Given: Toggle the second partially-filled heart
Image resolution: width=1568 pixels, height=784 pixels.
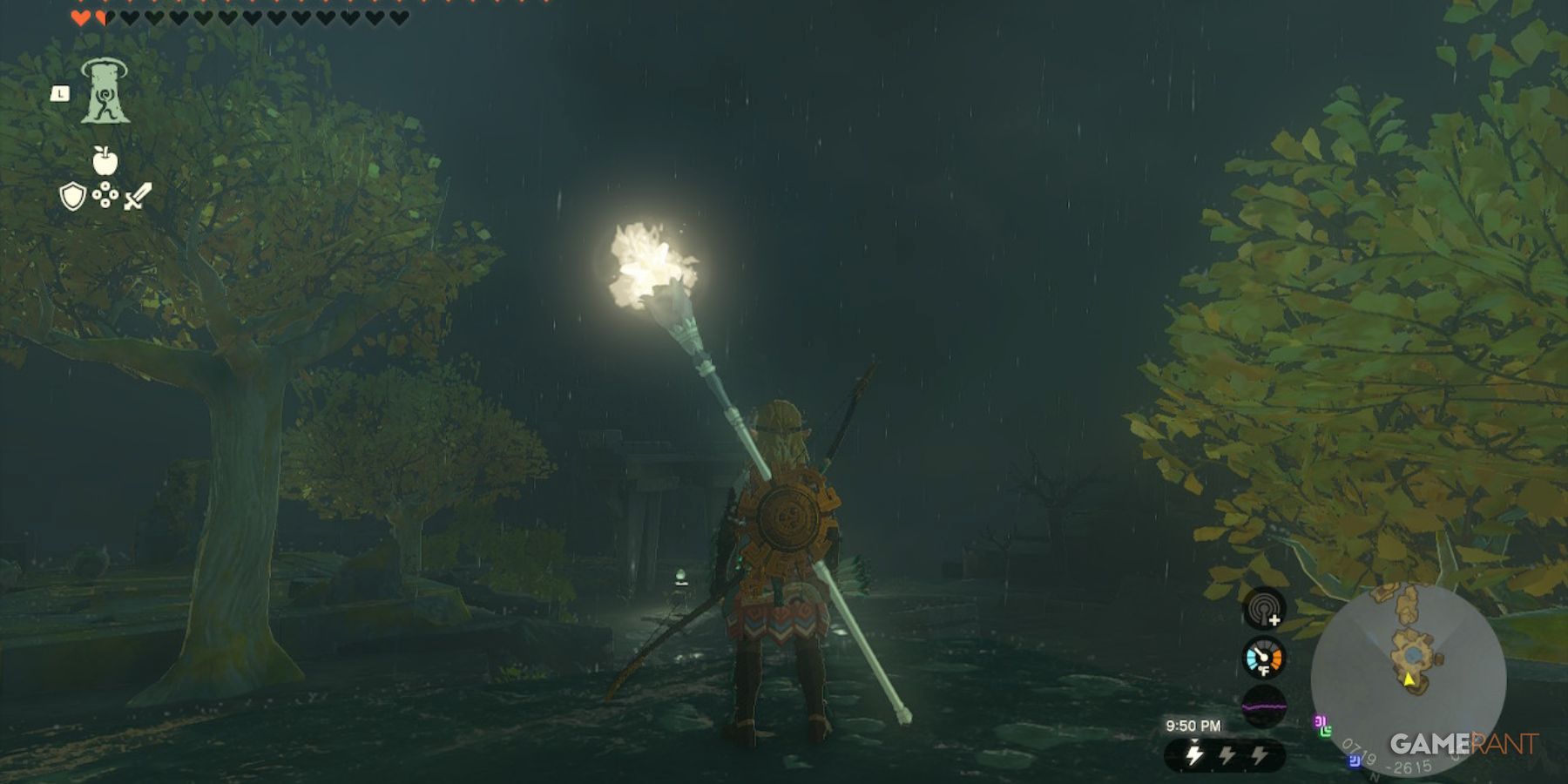Looking at the screenshot, I should point(104,17).
